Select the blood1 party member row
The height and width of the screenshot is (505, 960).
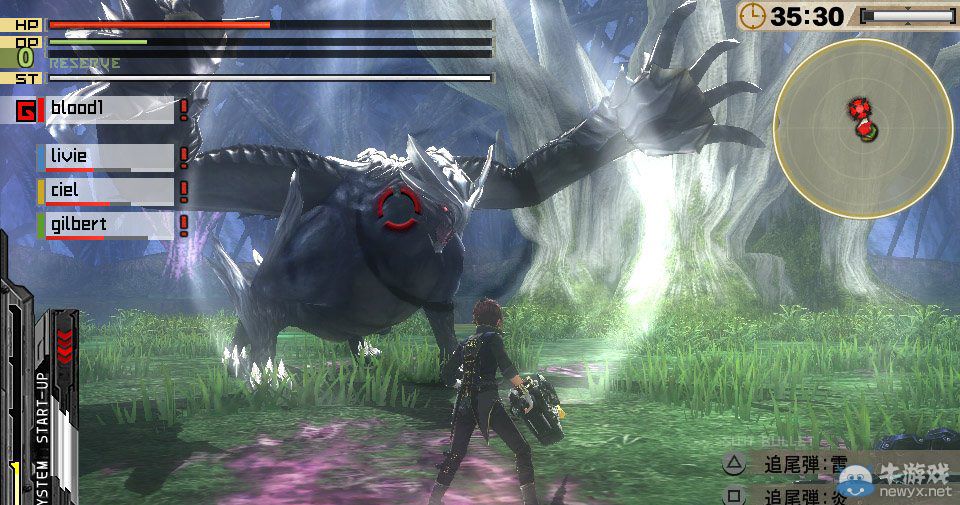coord(109,110)
